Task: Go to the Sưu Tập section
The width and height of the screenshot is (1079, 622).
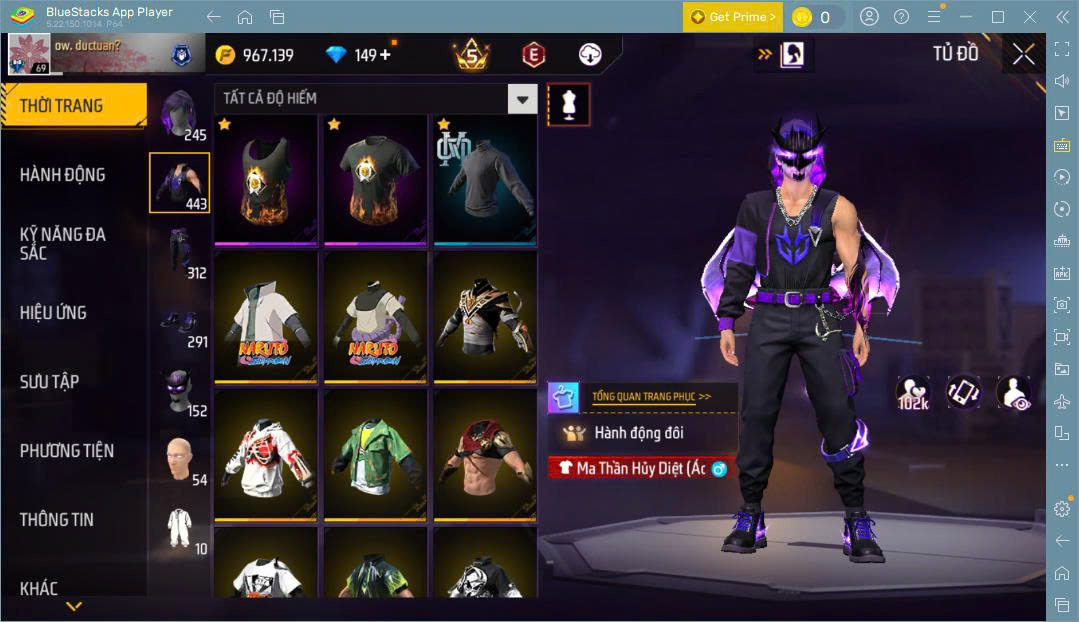Action: [x=50, y=382]
